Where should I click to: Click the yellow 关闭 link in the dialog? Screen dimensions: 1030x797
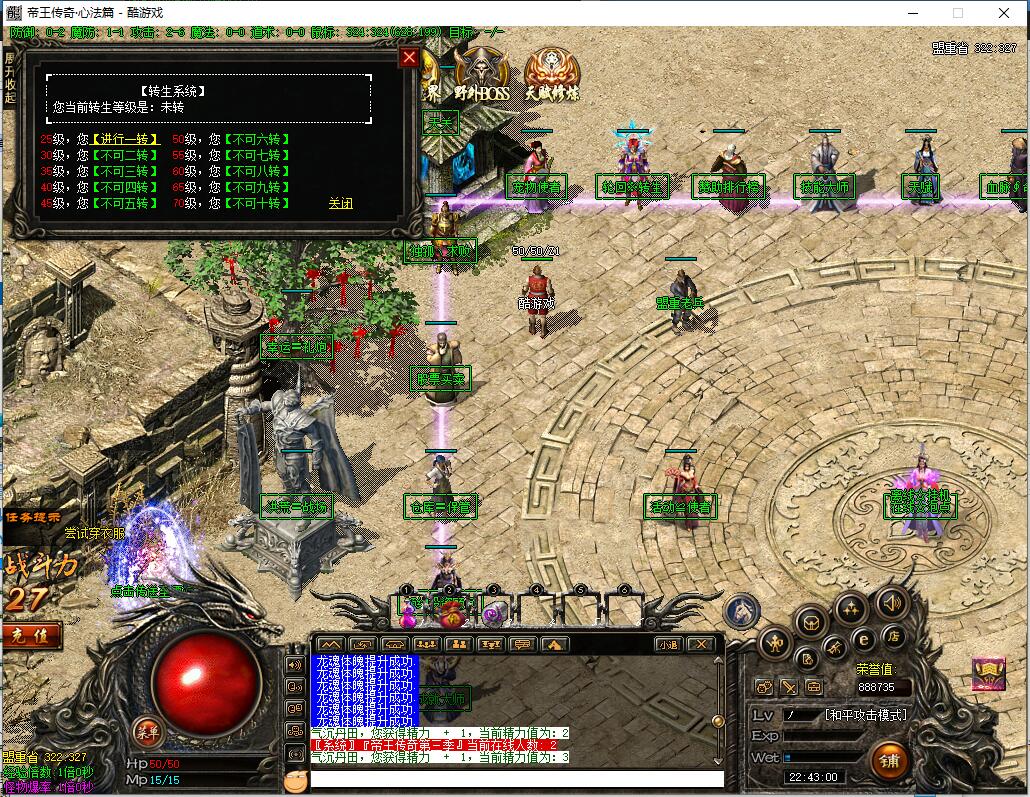(x=340, y=203)
